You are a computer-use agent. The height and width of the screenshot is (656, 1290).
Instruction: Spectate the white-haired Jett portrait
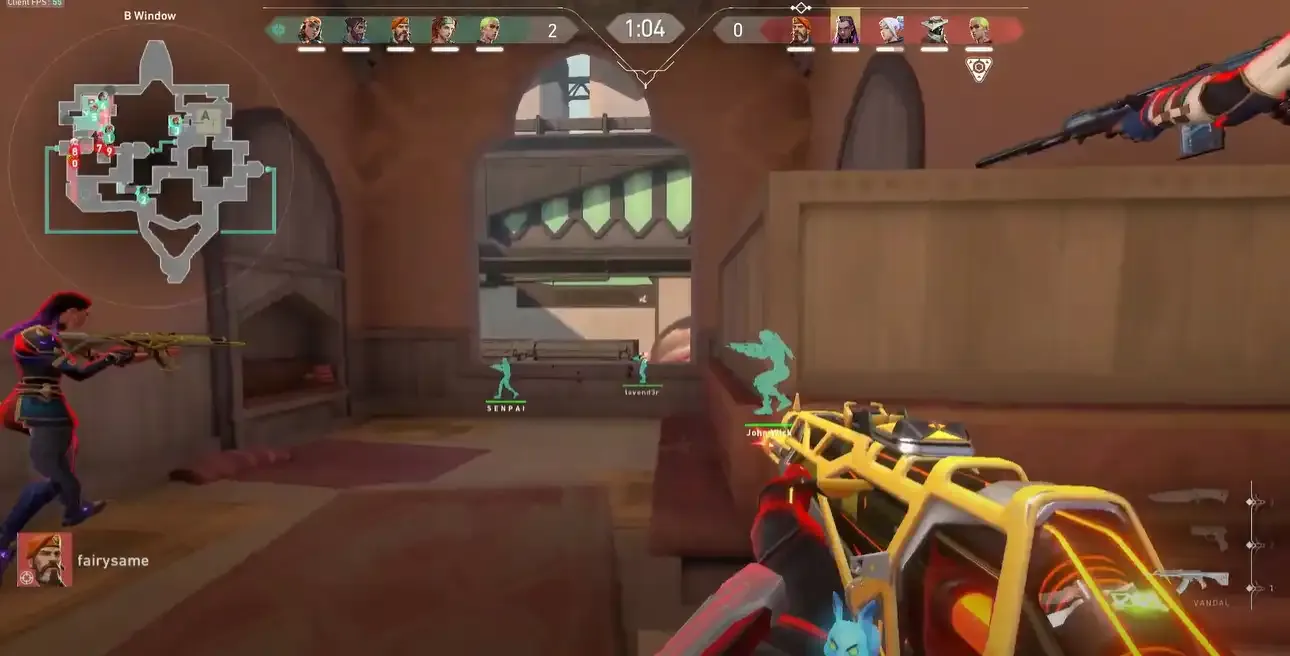pos(890,30)
